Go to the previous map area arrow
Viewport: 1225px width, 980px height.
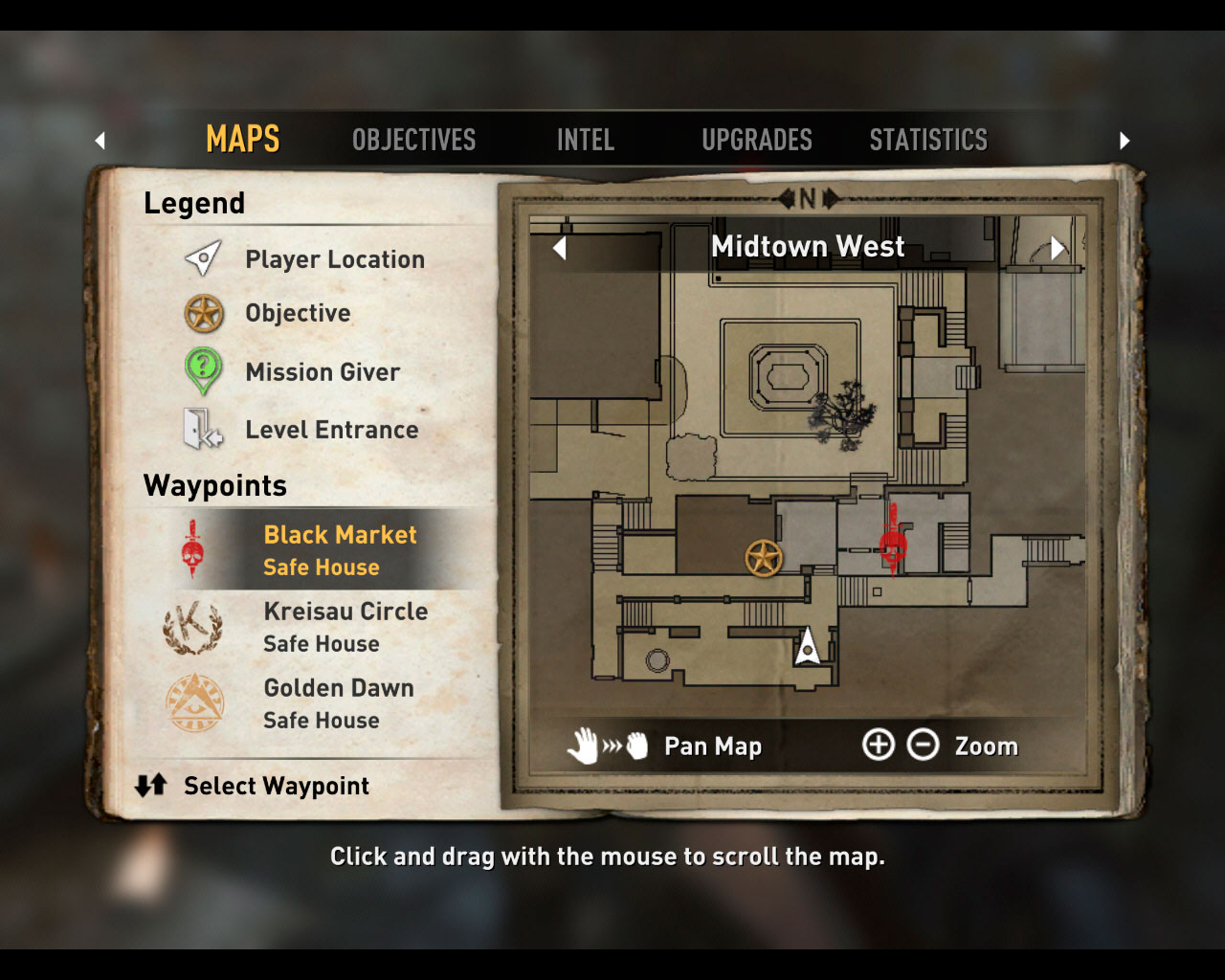point(560,248)
